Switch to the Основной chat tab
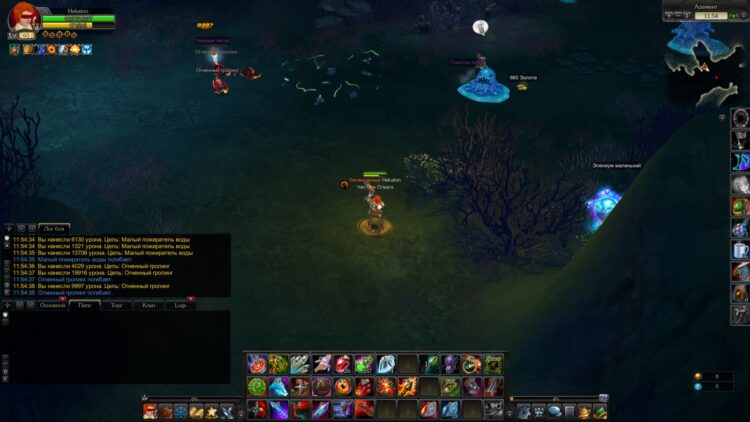 pyautogui.click(x=51, y=304)
